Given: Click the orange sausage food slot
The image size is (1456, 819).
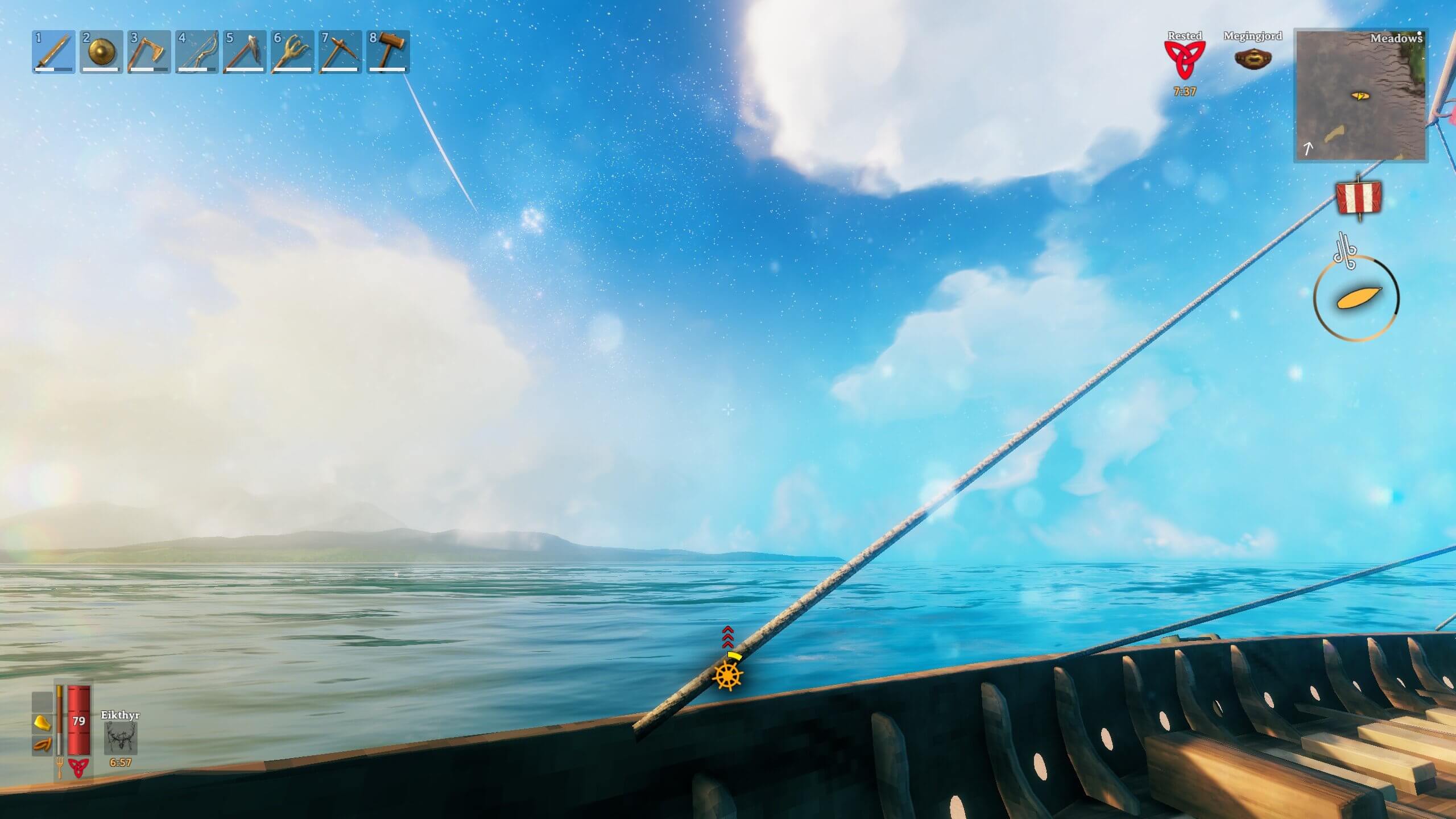Looking at the screenshot, I should tap(42, 744).
